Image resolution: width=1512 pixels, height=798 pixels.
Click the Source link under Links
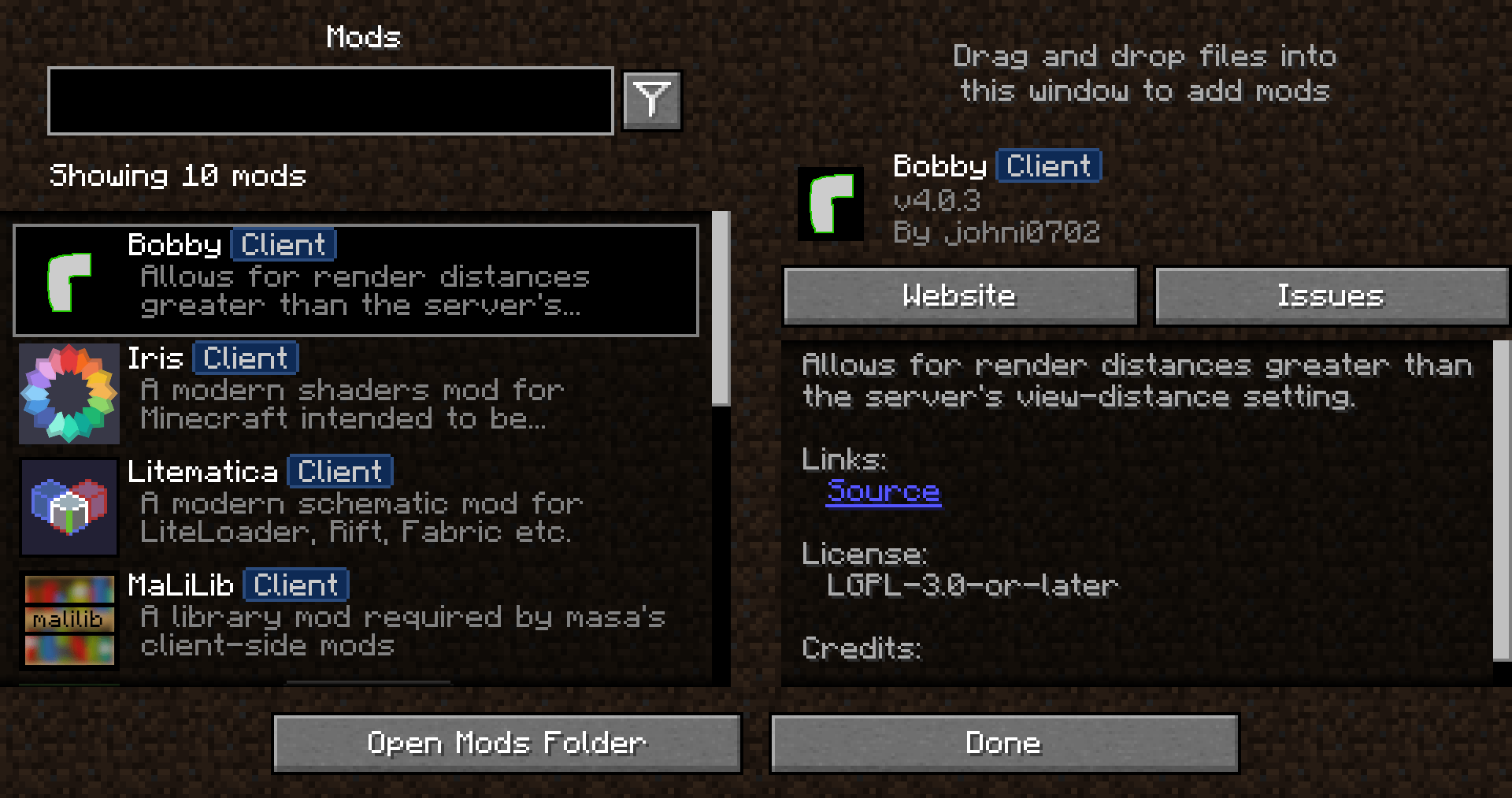click(x=882, y=491)
